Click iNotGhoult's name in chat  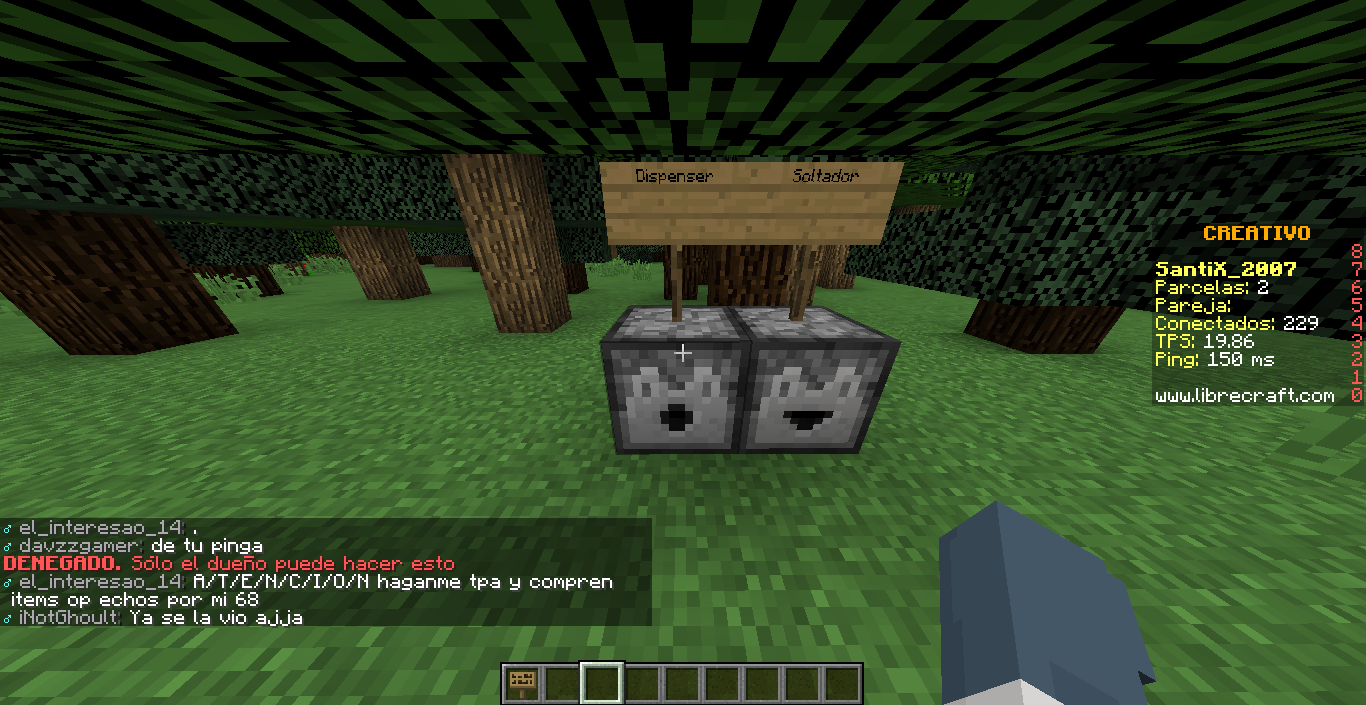68,618
